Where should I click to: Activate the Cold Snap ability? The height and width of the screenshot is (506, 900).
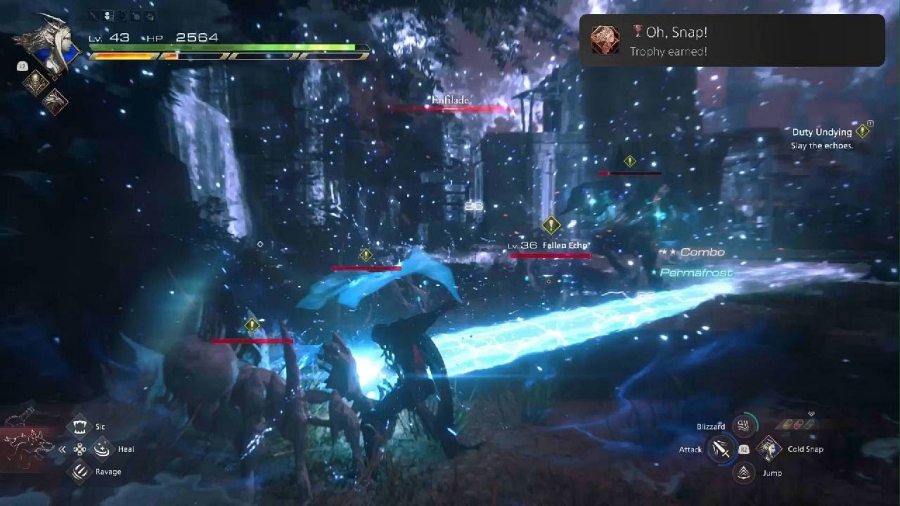pyautogui.click(x=767, y=449)
